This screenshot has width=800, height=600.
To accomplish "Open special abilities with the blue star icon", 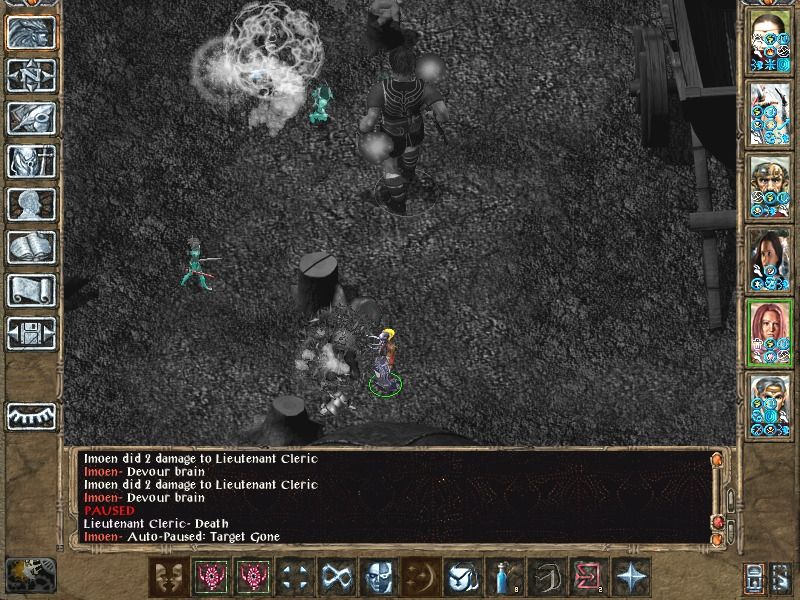I will click(631, 576).
